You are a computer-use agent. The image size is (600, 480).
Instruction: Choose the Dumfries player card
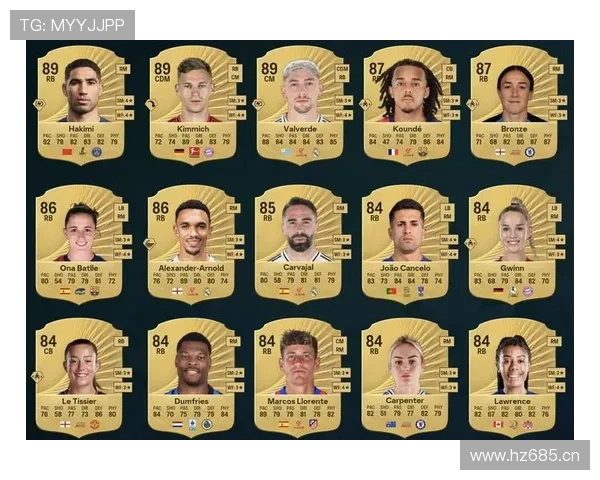click(194, 377)
